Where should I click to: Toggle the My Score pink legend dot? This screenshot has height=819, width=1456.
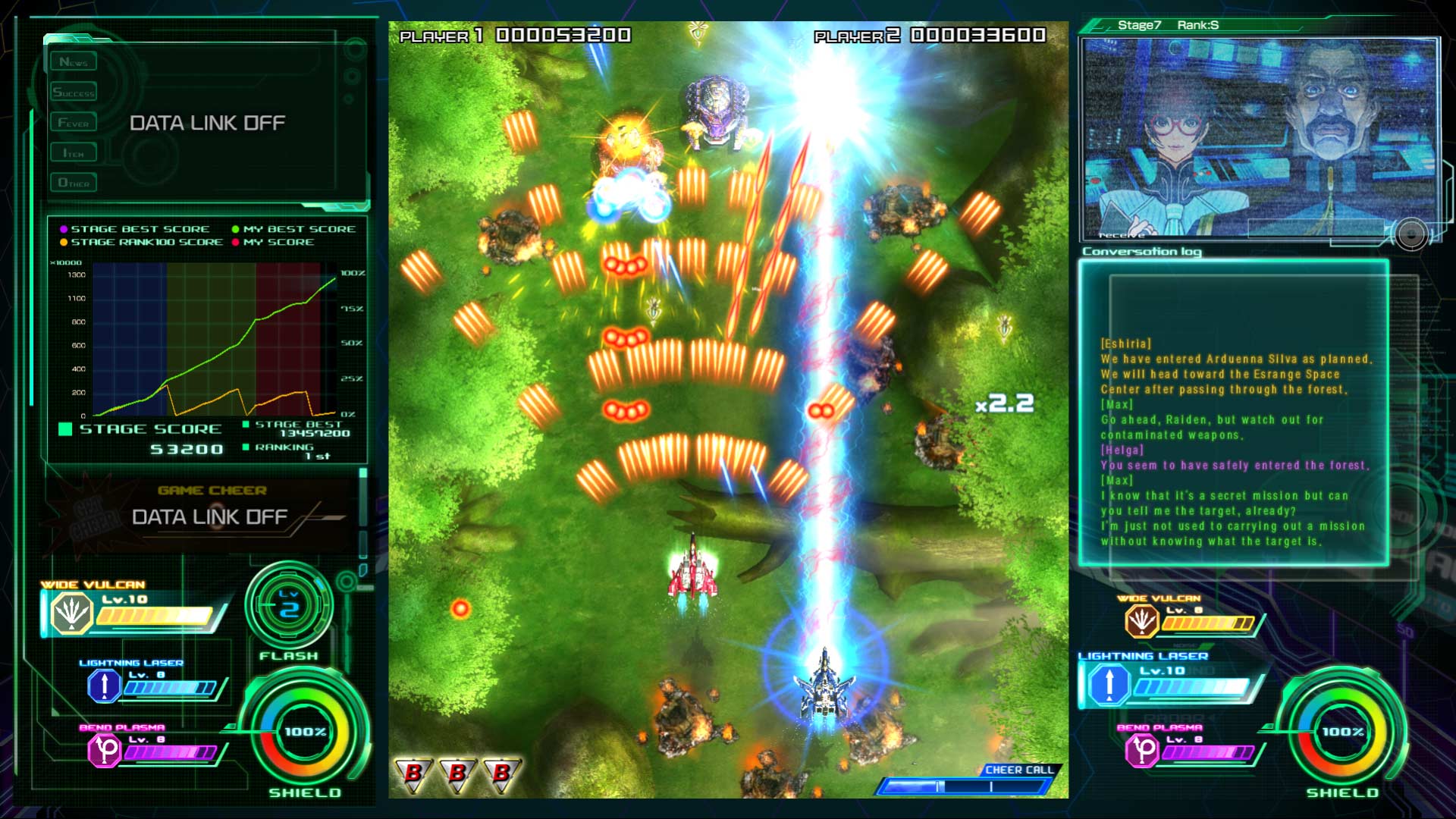[235, 242]
